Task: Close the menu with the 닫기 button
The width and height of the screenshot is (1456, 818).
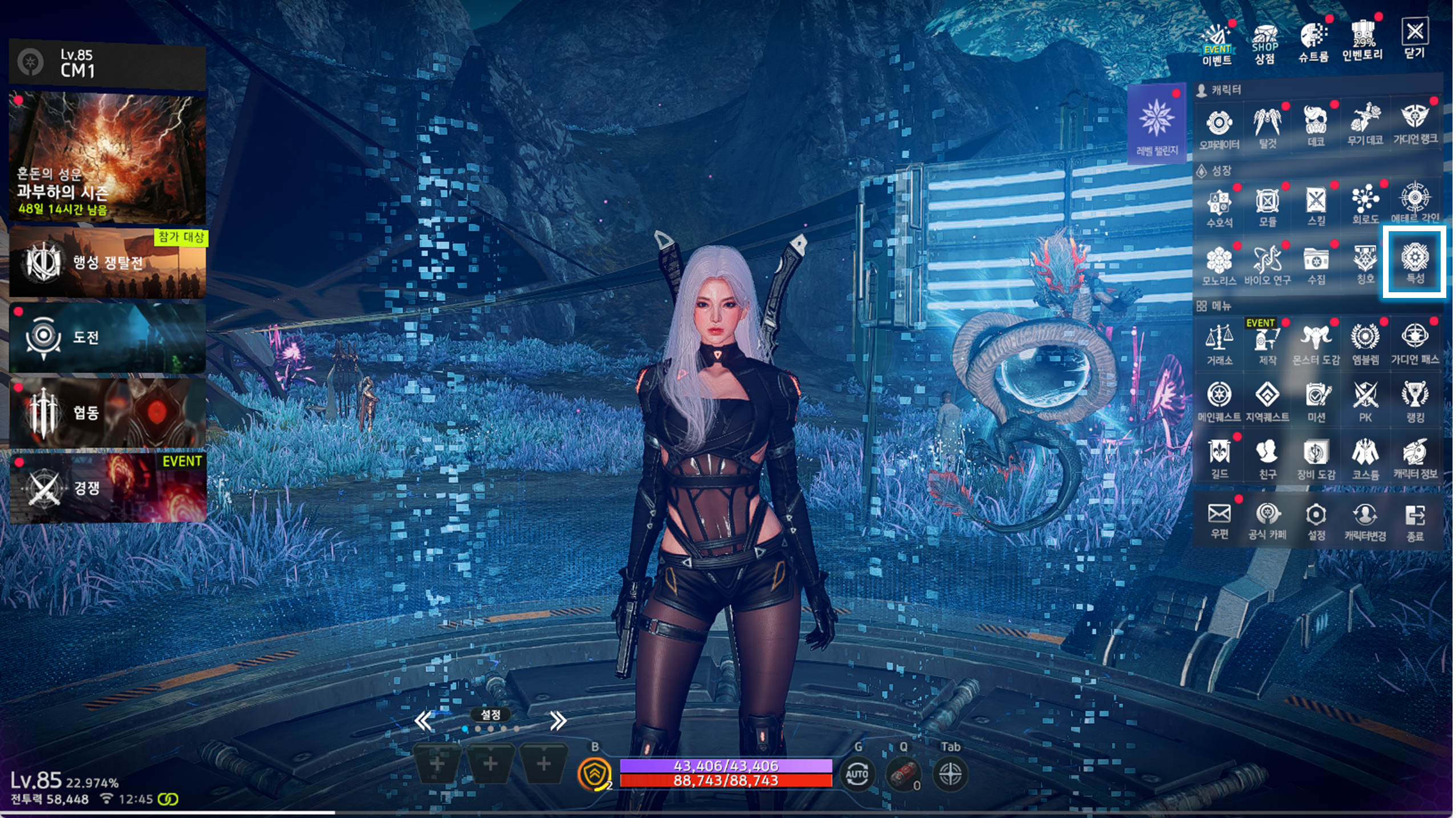Action: point(1414,39)
